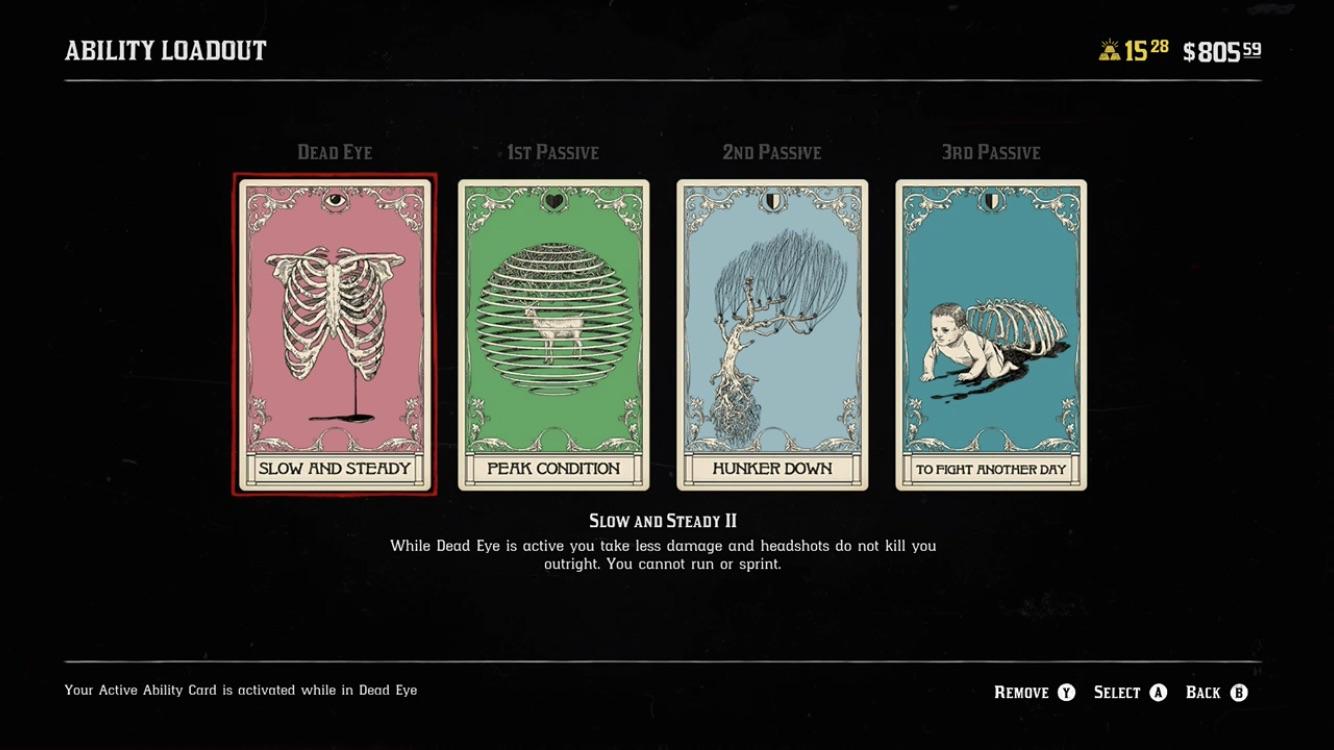Screen dimensions: 1334x750
Task: Click the shield emblem on To Fight Another Day
Action: point(991,199)
